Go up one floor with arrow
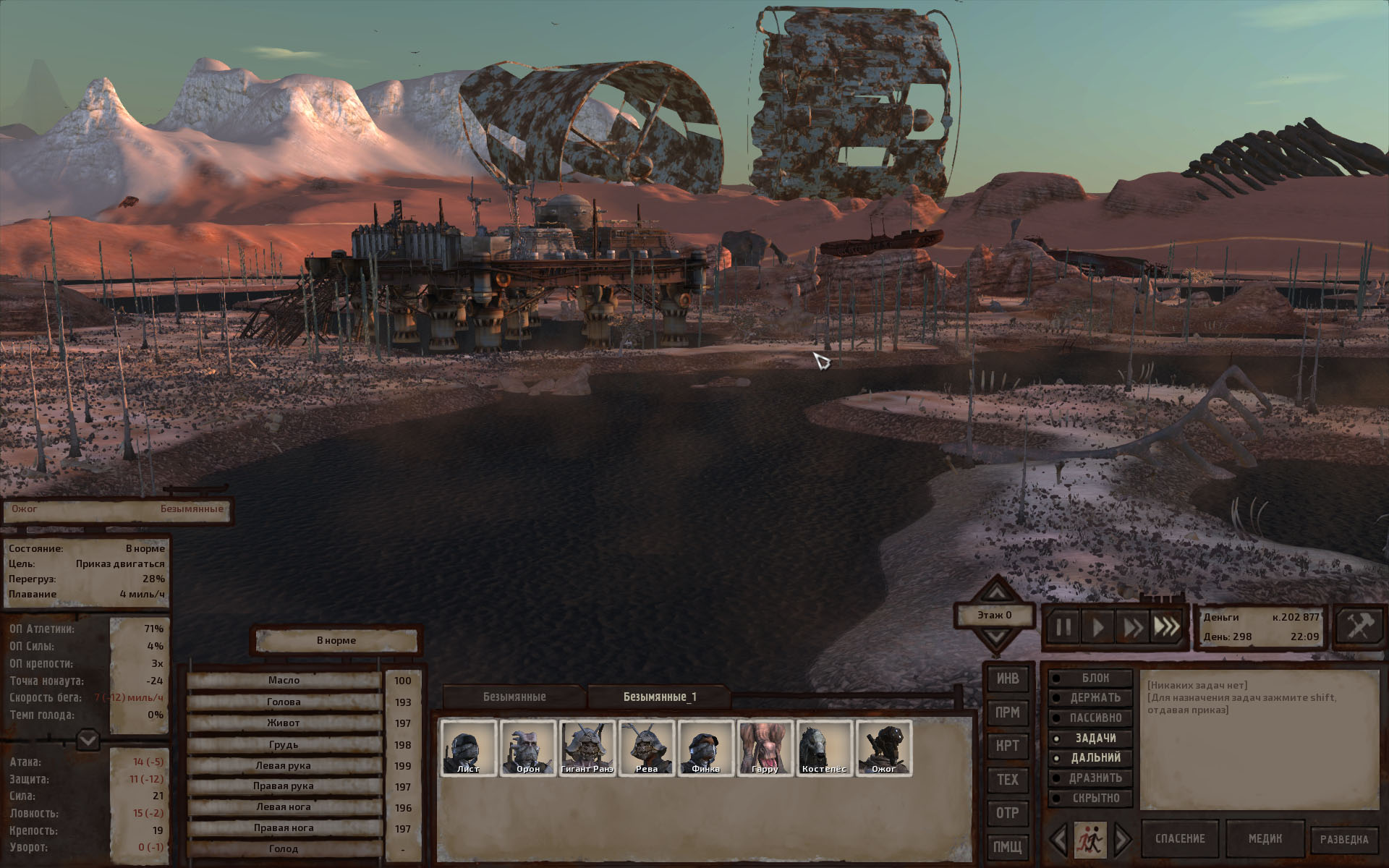 click(996, 593)
